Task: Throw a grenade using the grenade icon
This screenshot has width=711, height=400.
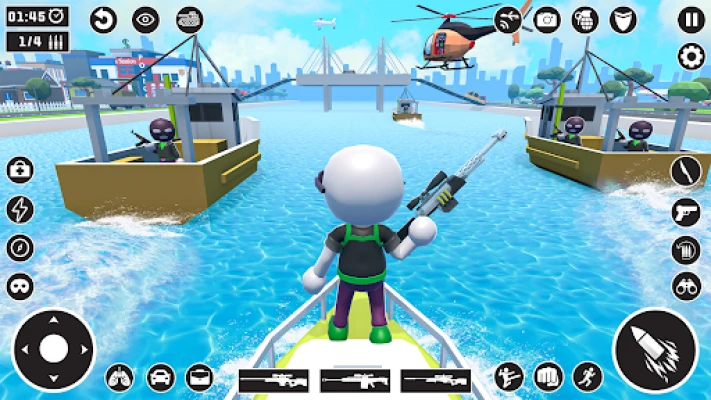Action: click(585, 19)
